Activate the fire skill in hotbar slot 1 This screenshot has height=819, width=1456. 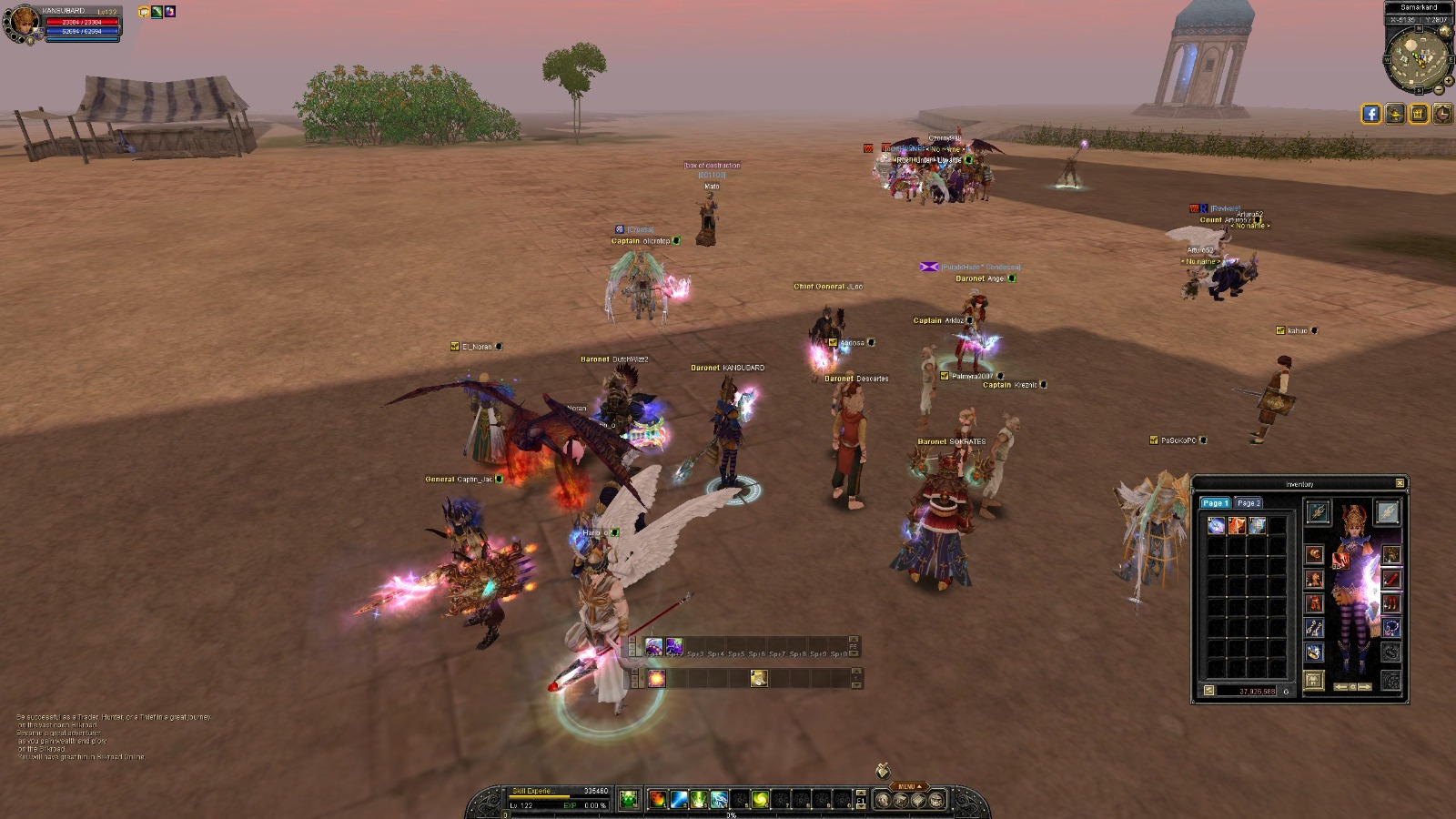(x=657, y=800)
